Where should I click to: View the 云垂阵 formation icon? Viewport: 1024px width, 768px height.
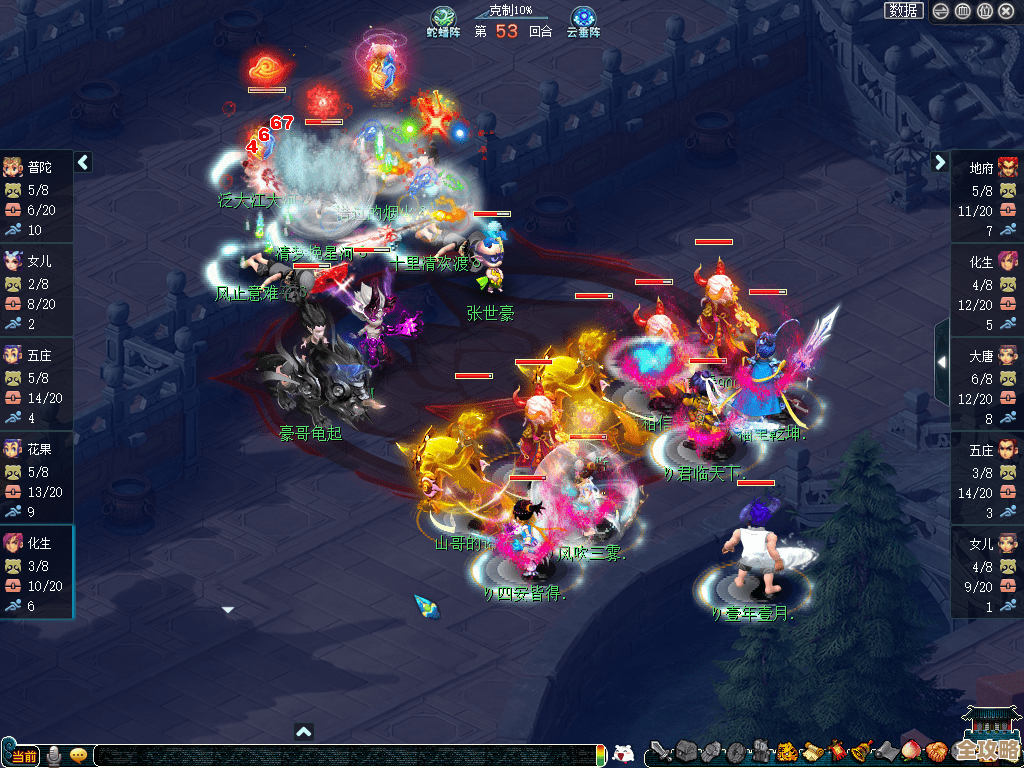pos(582,19)
